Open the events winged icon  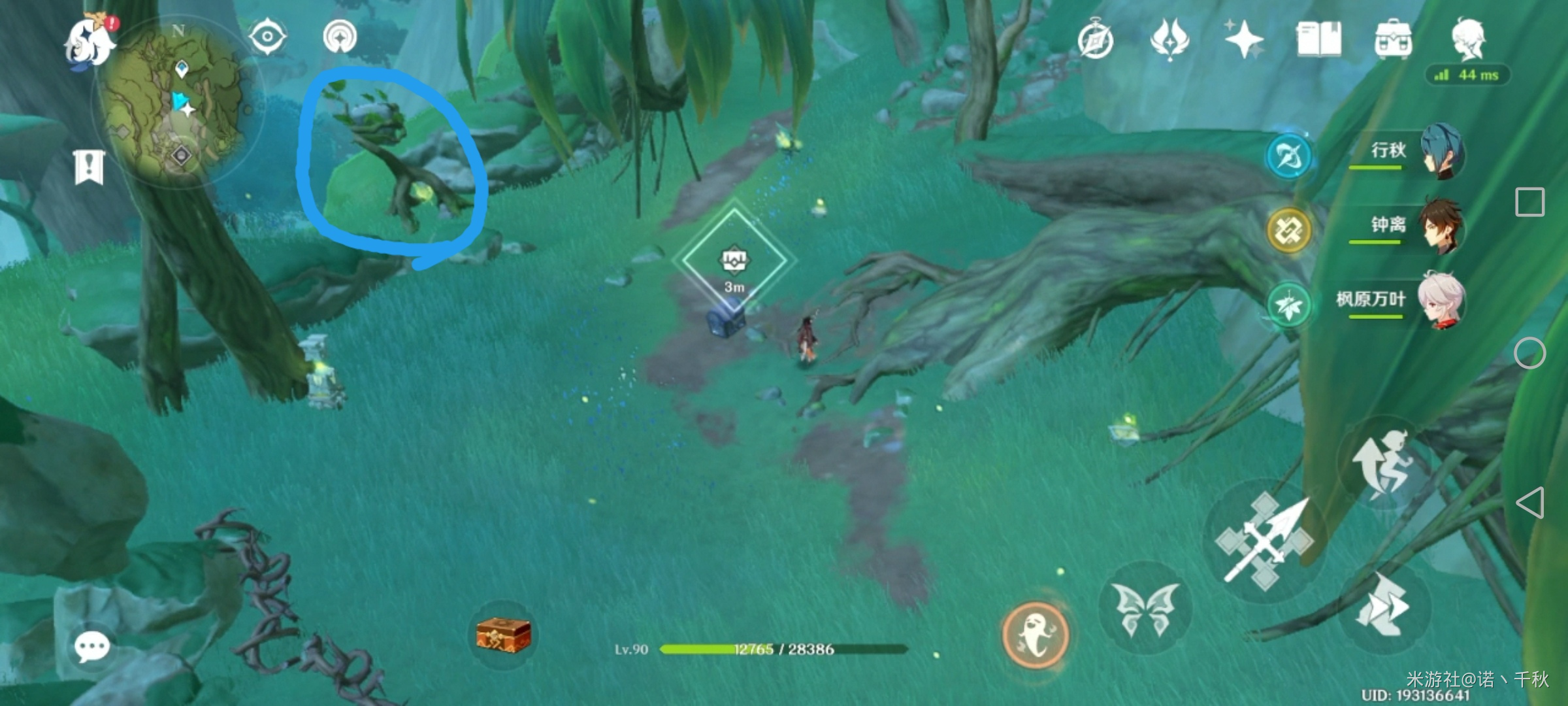pyautogui.click(x=1169, y=39)
